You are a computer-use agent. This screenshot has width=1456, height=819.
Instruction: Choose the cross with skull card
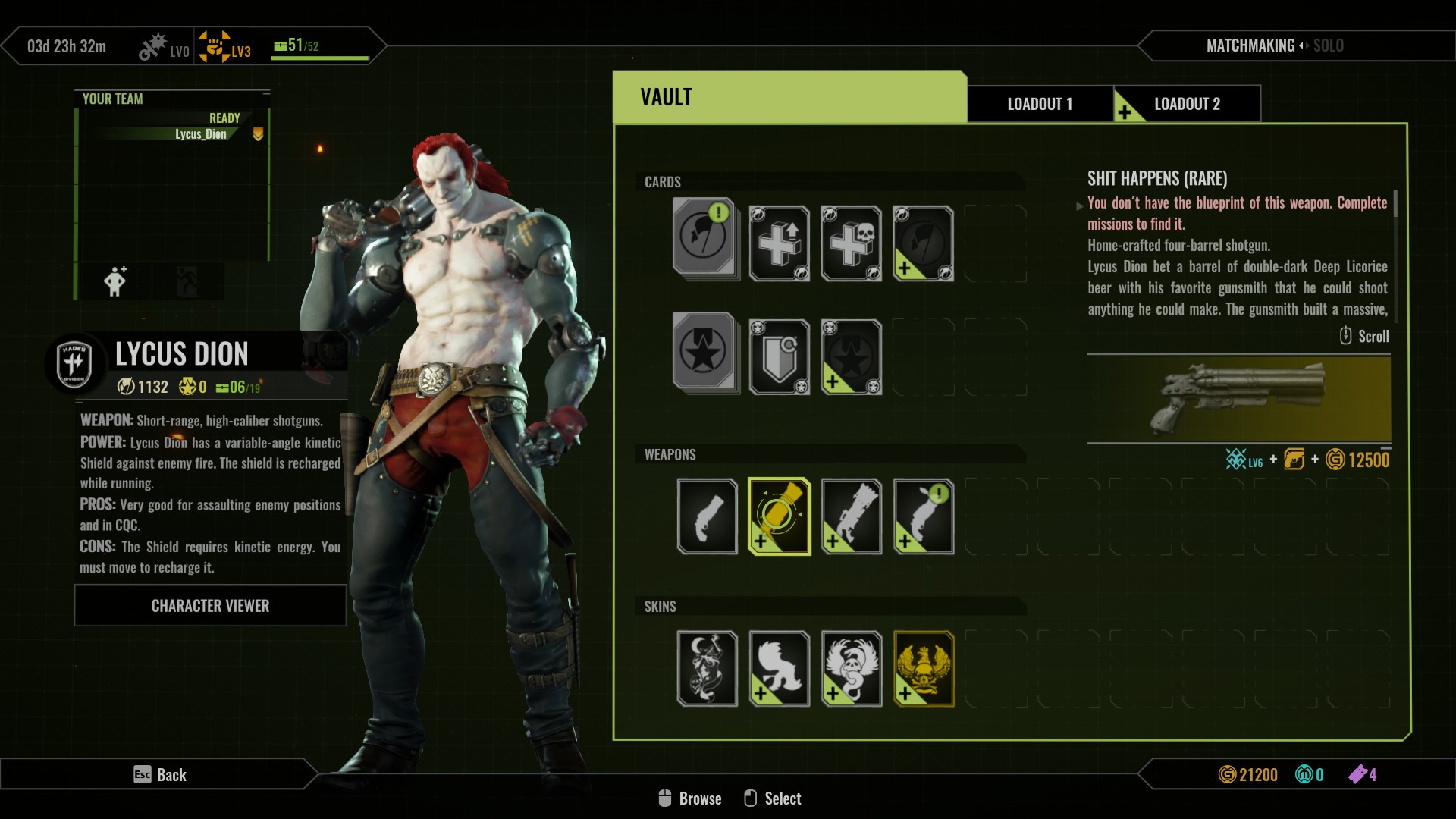tap(851, 243)
